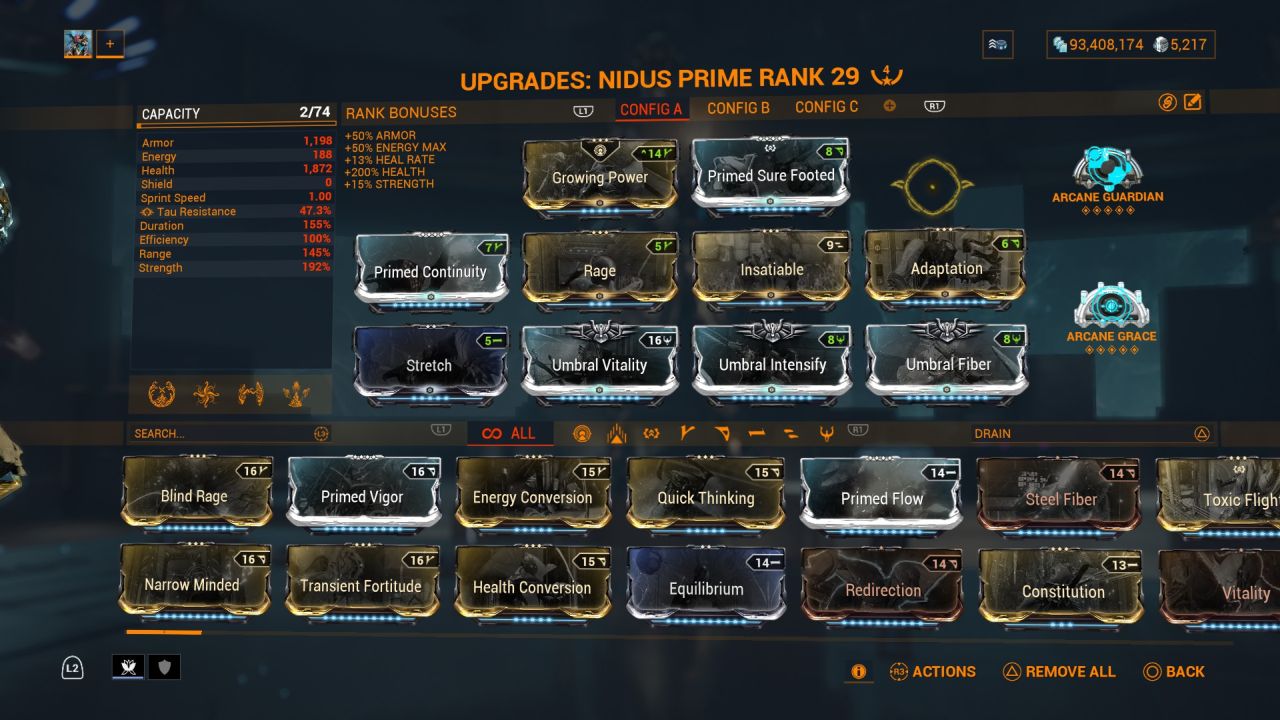This screenshot has height=720, width=1280.
Task: Expand the info tooltip button
Action: [x=858, y=672]
